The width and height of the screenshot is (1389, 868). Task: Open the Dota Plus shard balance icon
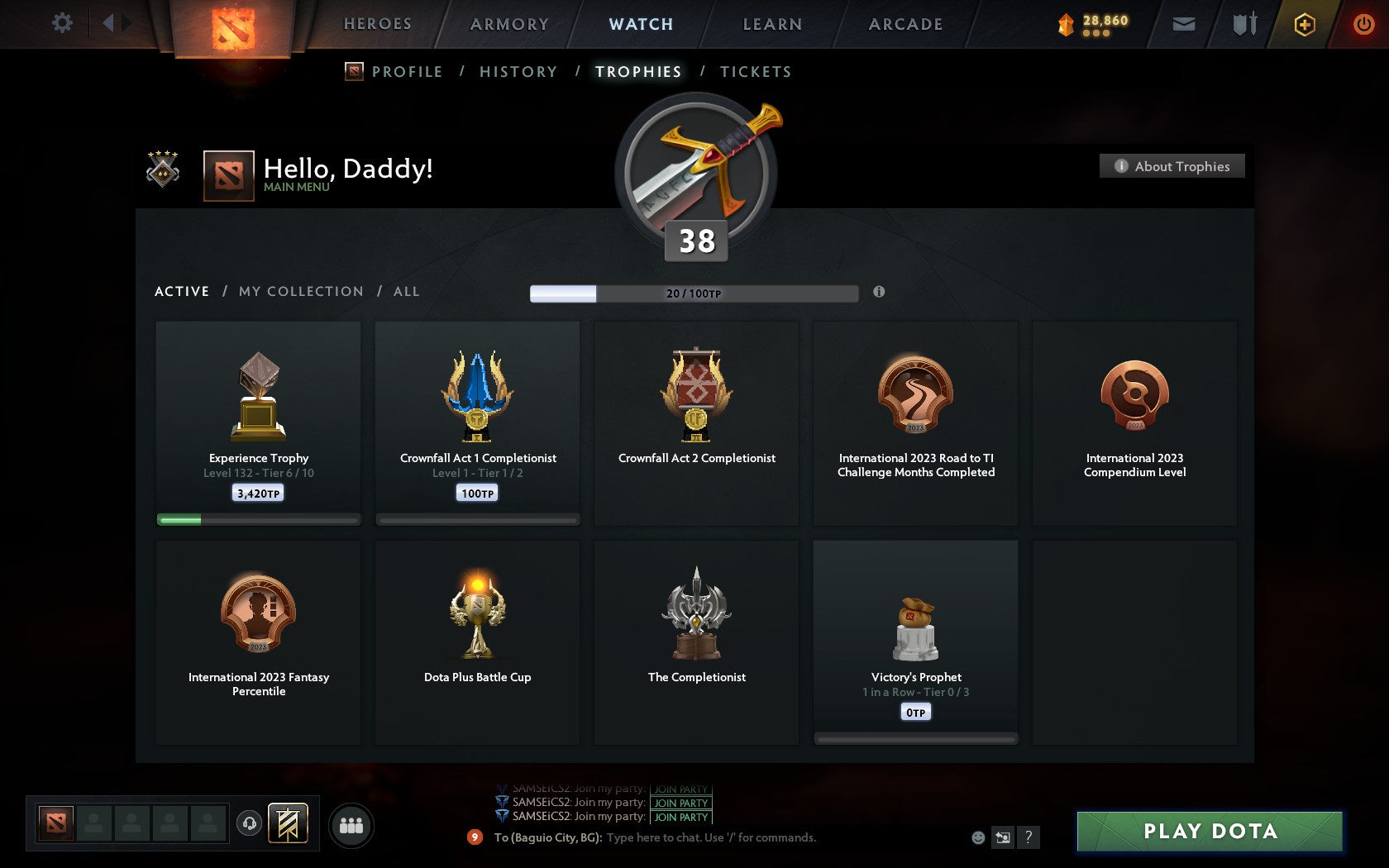coord(1067,24)
